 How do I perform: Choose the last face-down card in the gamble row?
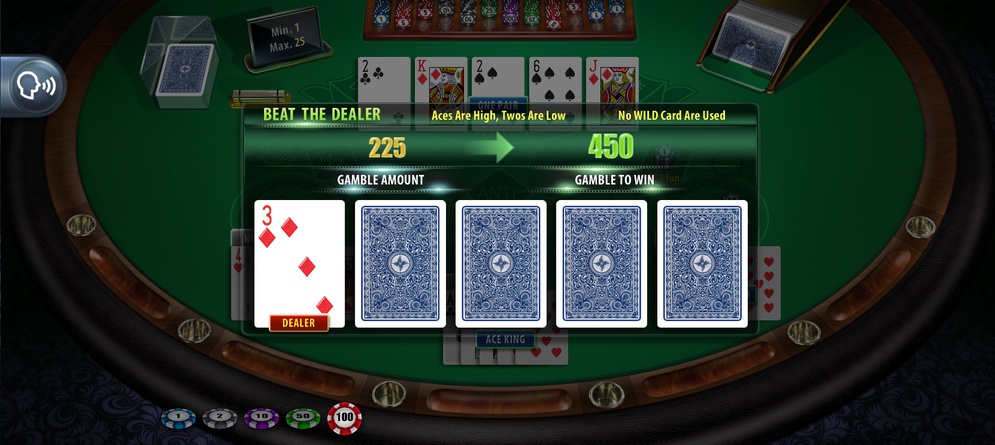coord(702,263)
